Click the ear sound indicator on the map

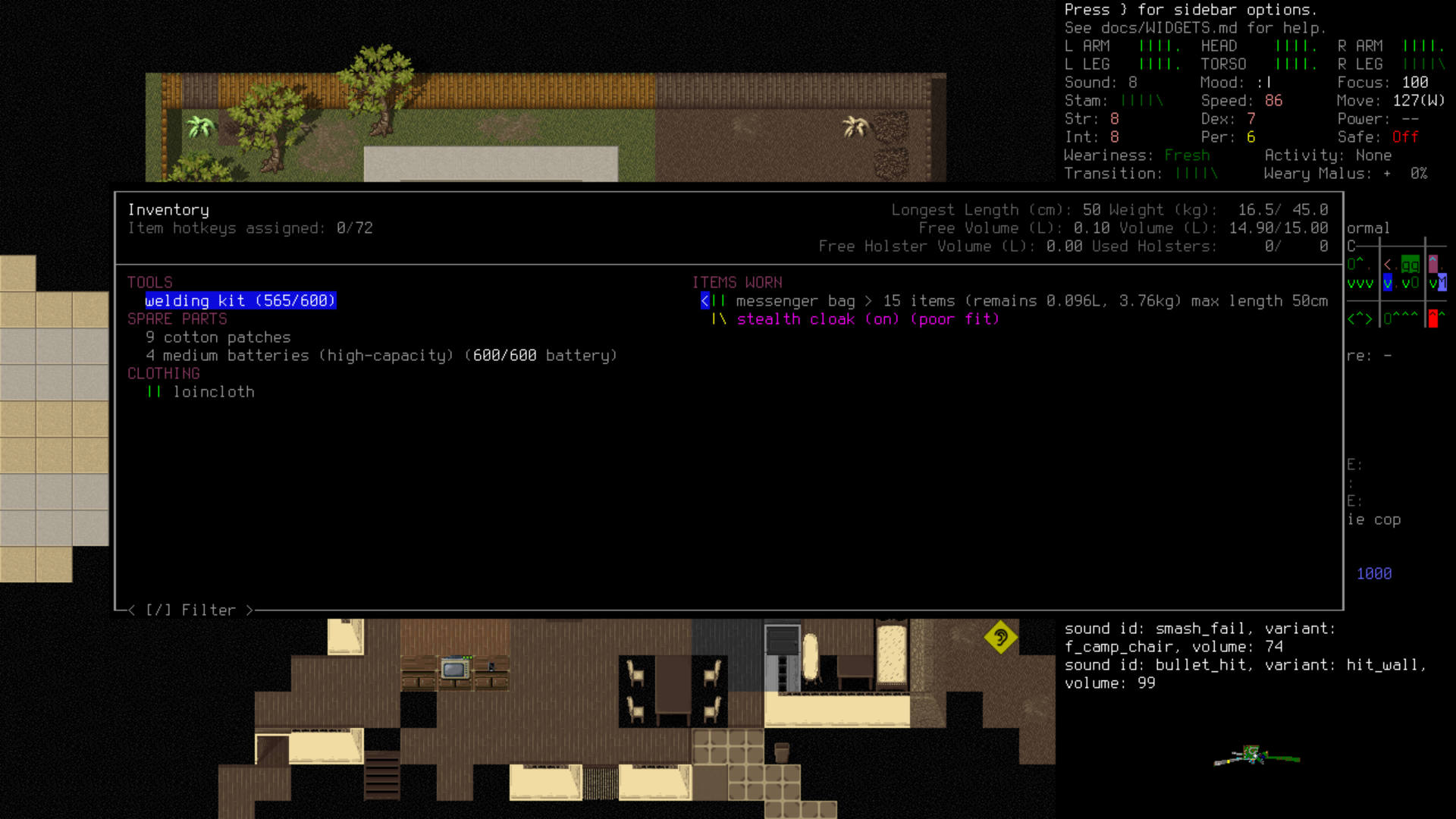coord(1001,638)
